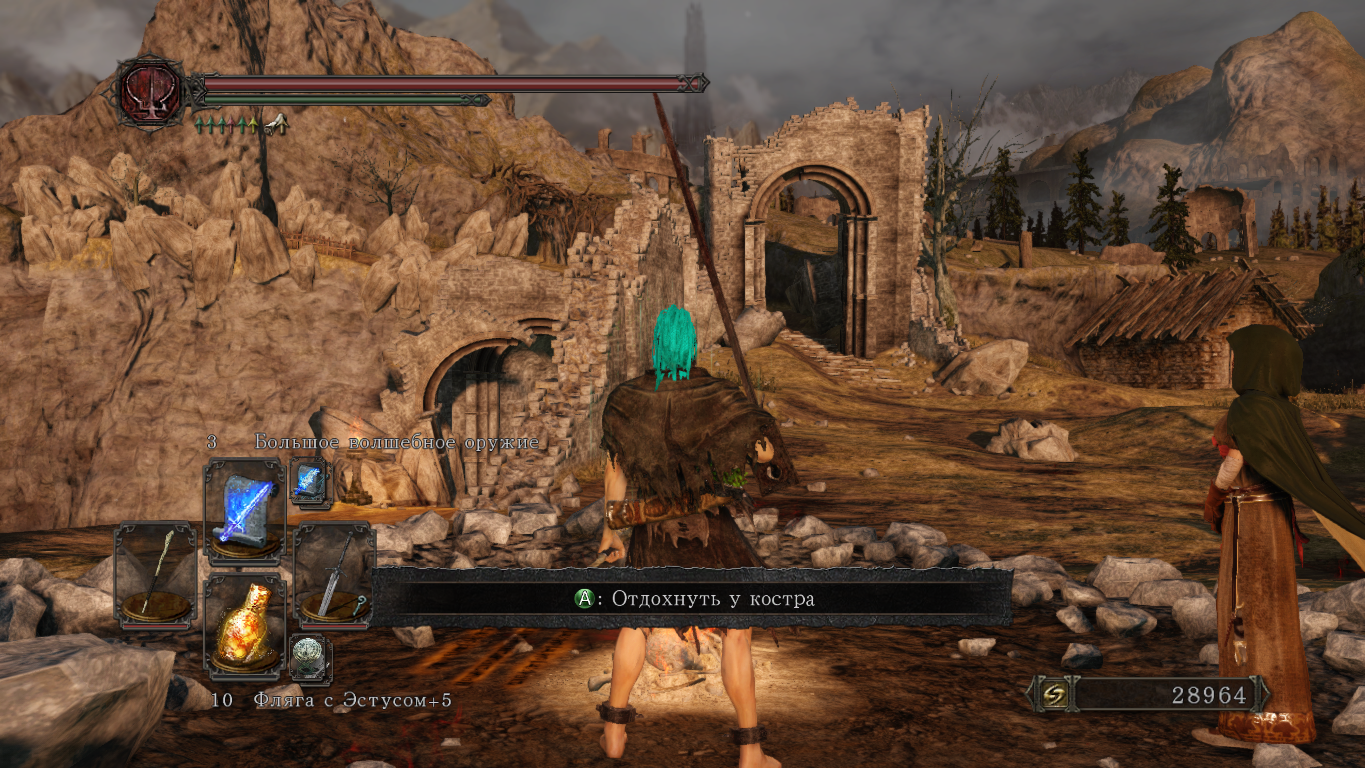Click the small next-spell scroll icon
The image size is (1366, 768).
point(309,482)
